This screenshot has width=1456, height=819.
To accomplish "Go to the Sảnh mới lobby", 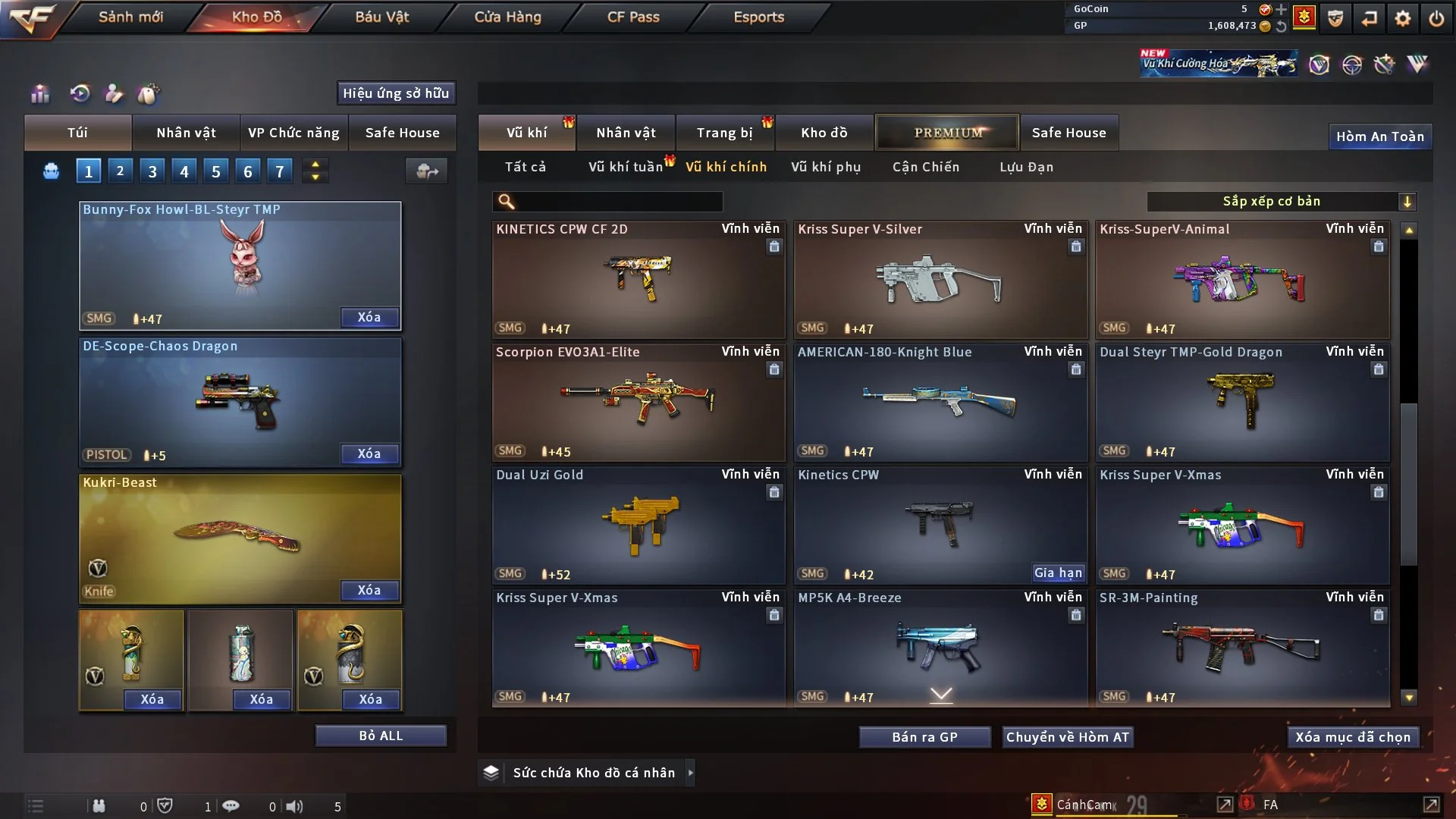I will [130, 17].
